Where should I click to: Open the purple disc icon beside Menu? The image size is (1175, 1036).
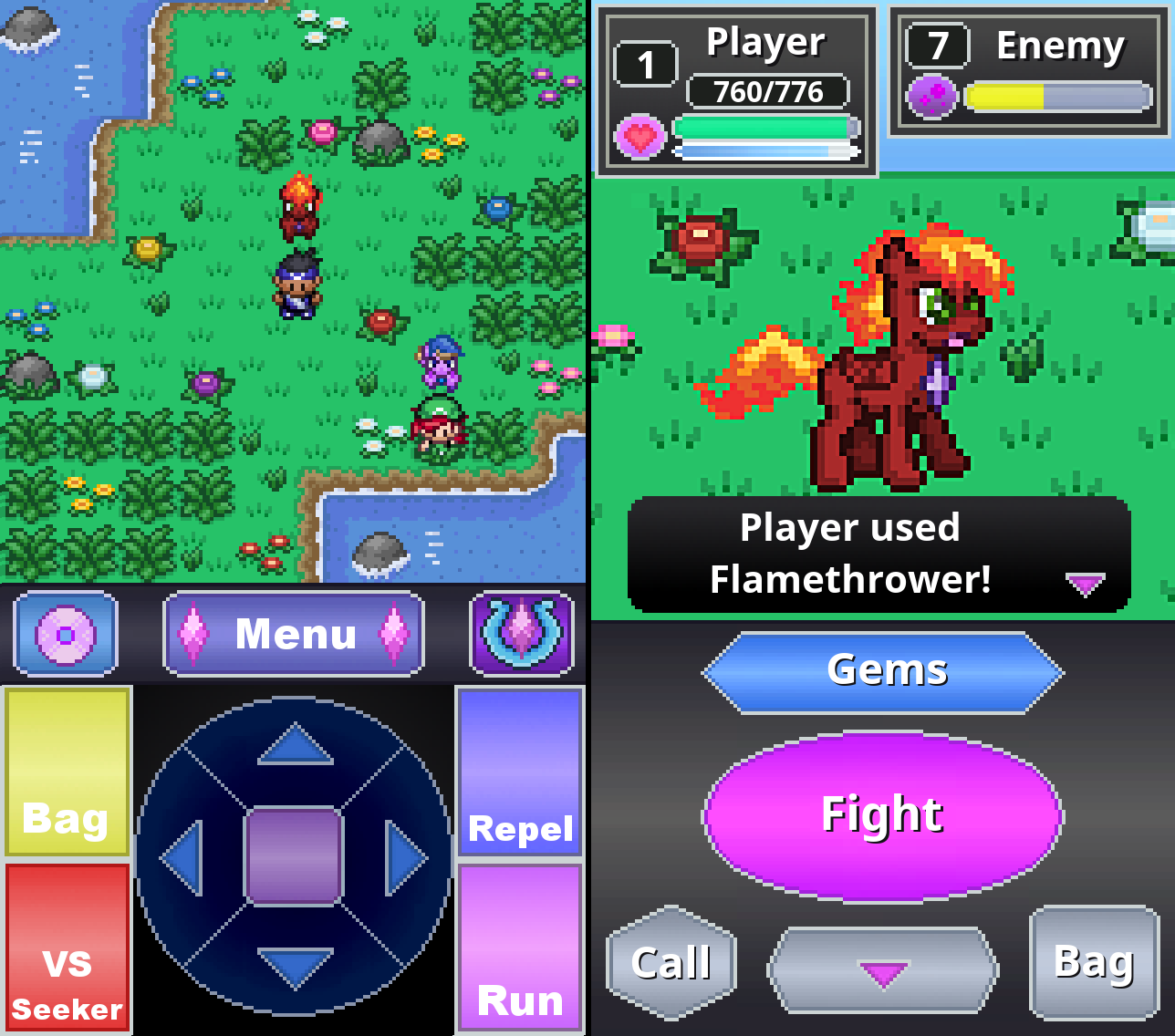(63, 633)
